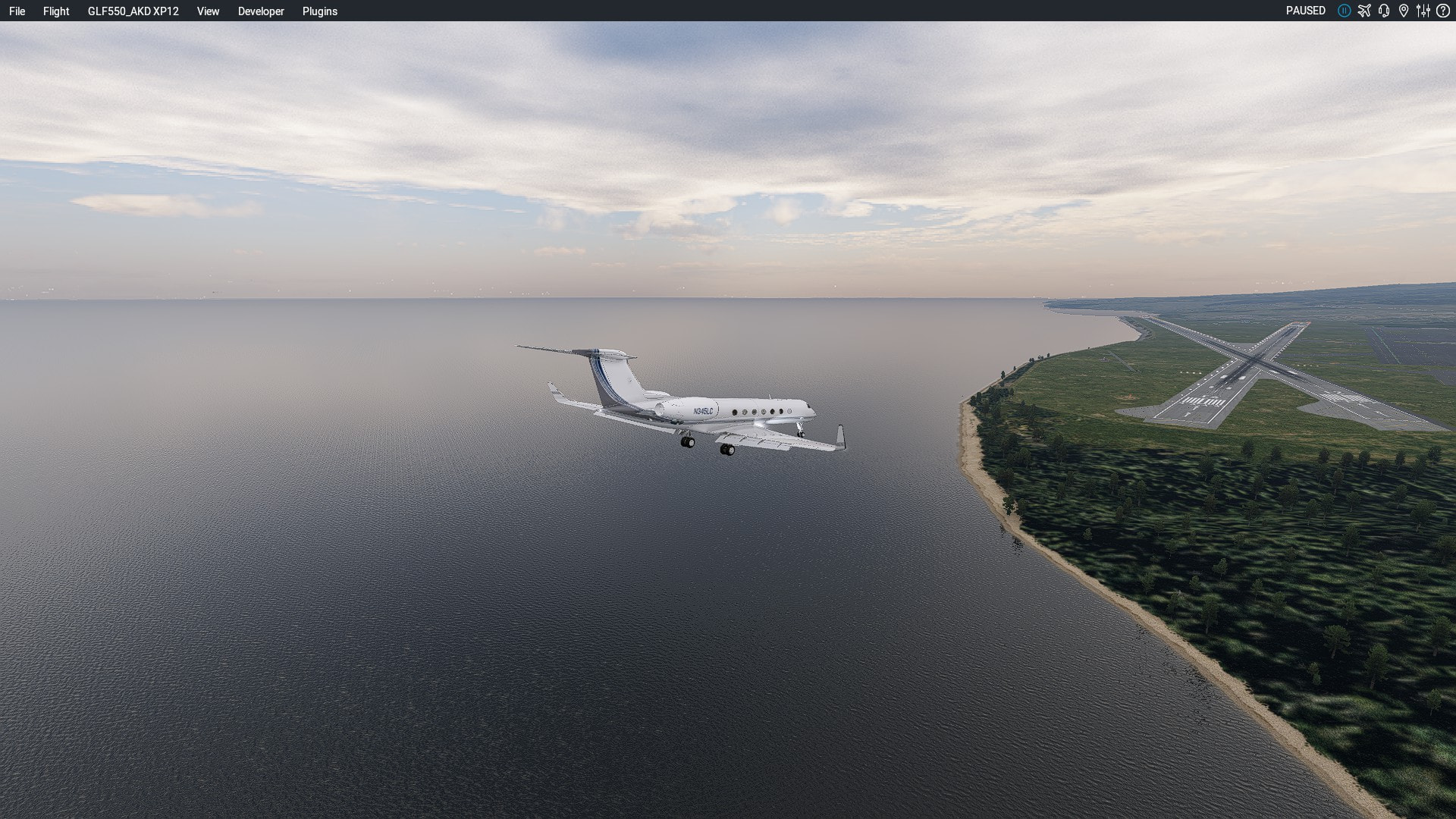The height and width of the screenshot is (819, 1456).
Task: Open the Flight menu
Action: coord(56,11)
